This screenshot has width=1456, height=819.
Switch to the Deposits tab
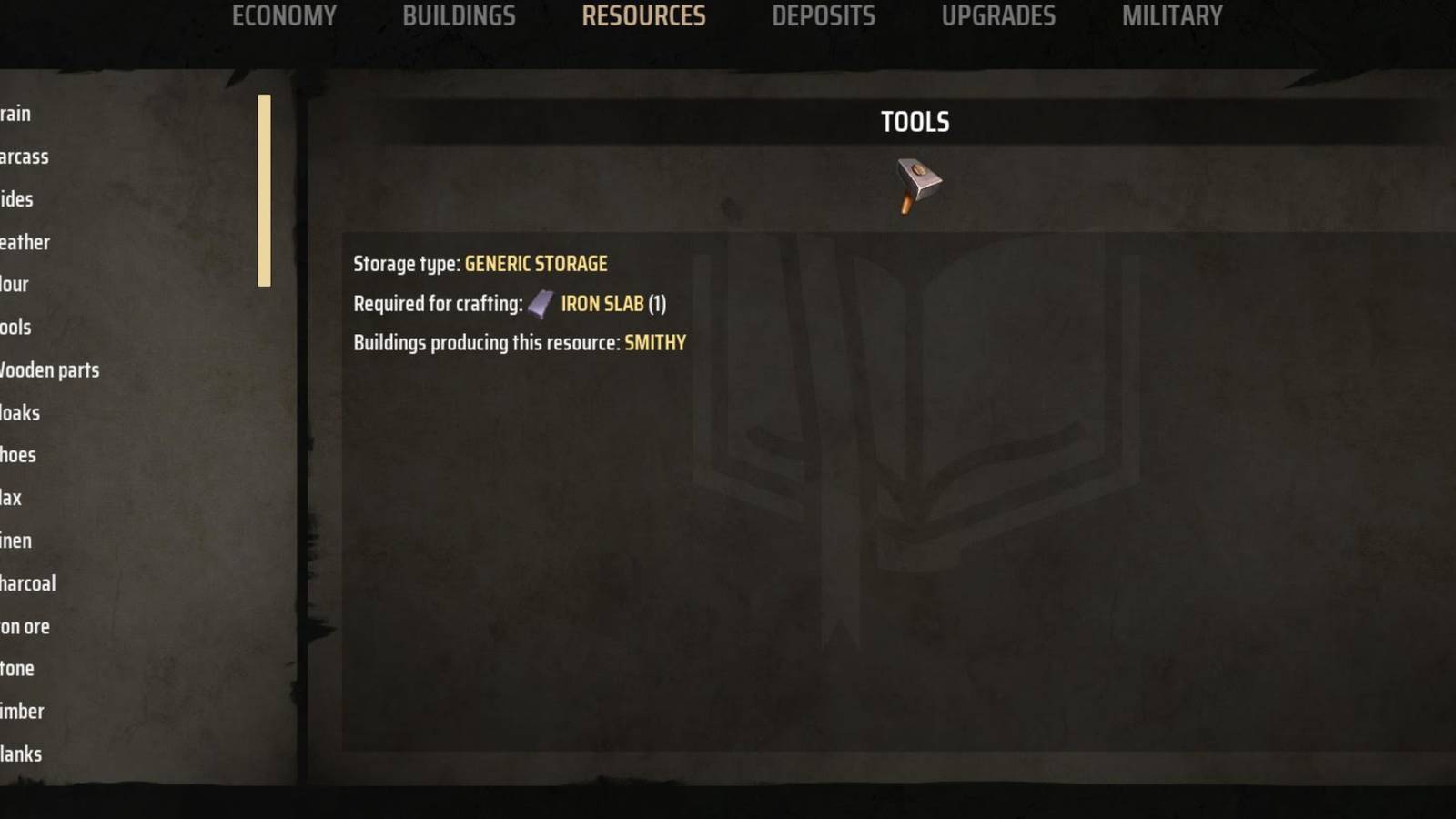pos(824,15)
